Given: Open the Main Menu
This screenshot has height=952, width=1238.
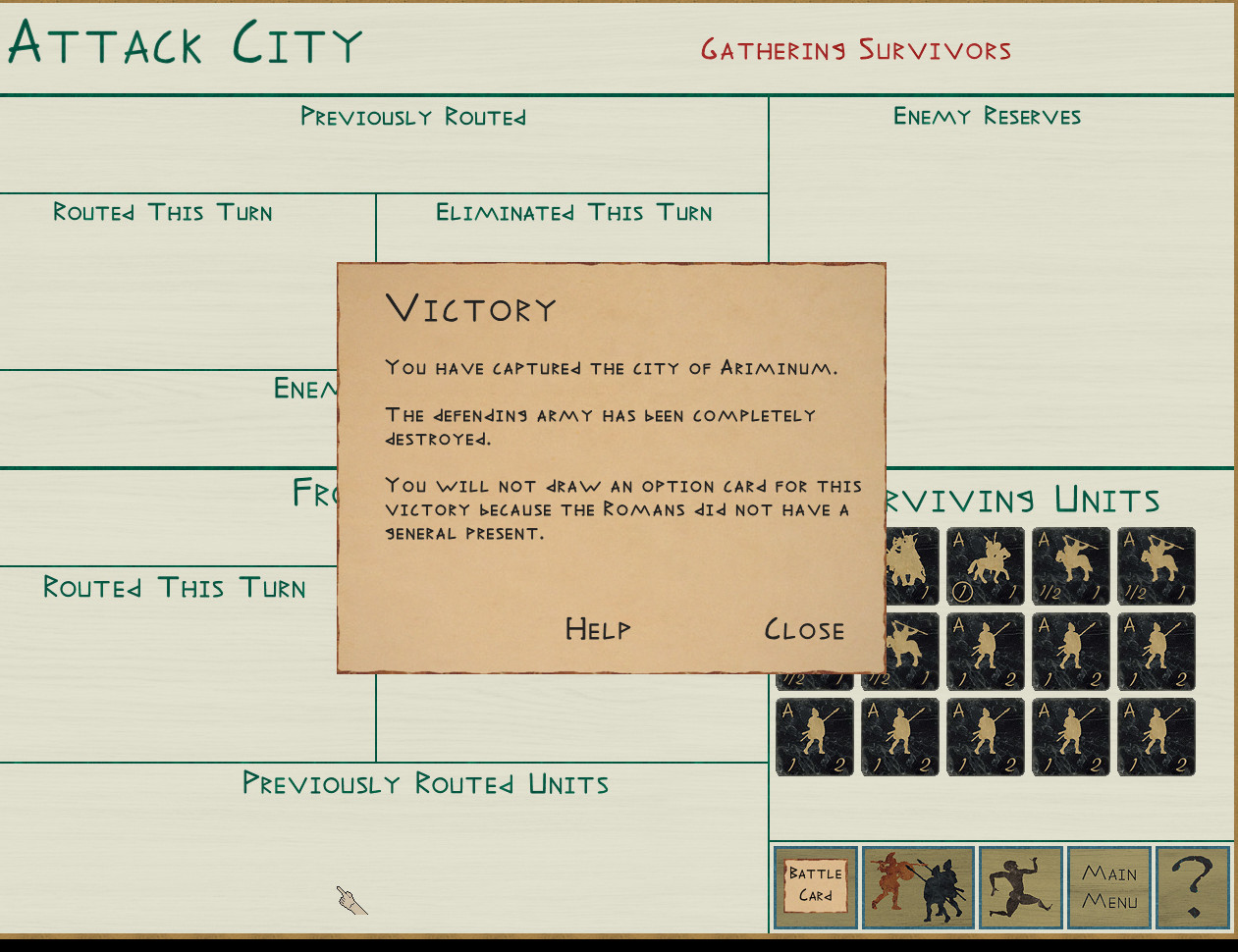Looking at the screenshot, I should click(x=1109, y=886).
